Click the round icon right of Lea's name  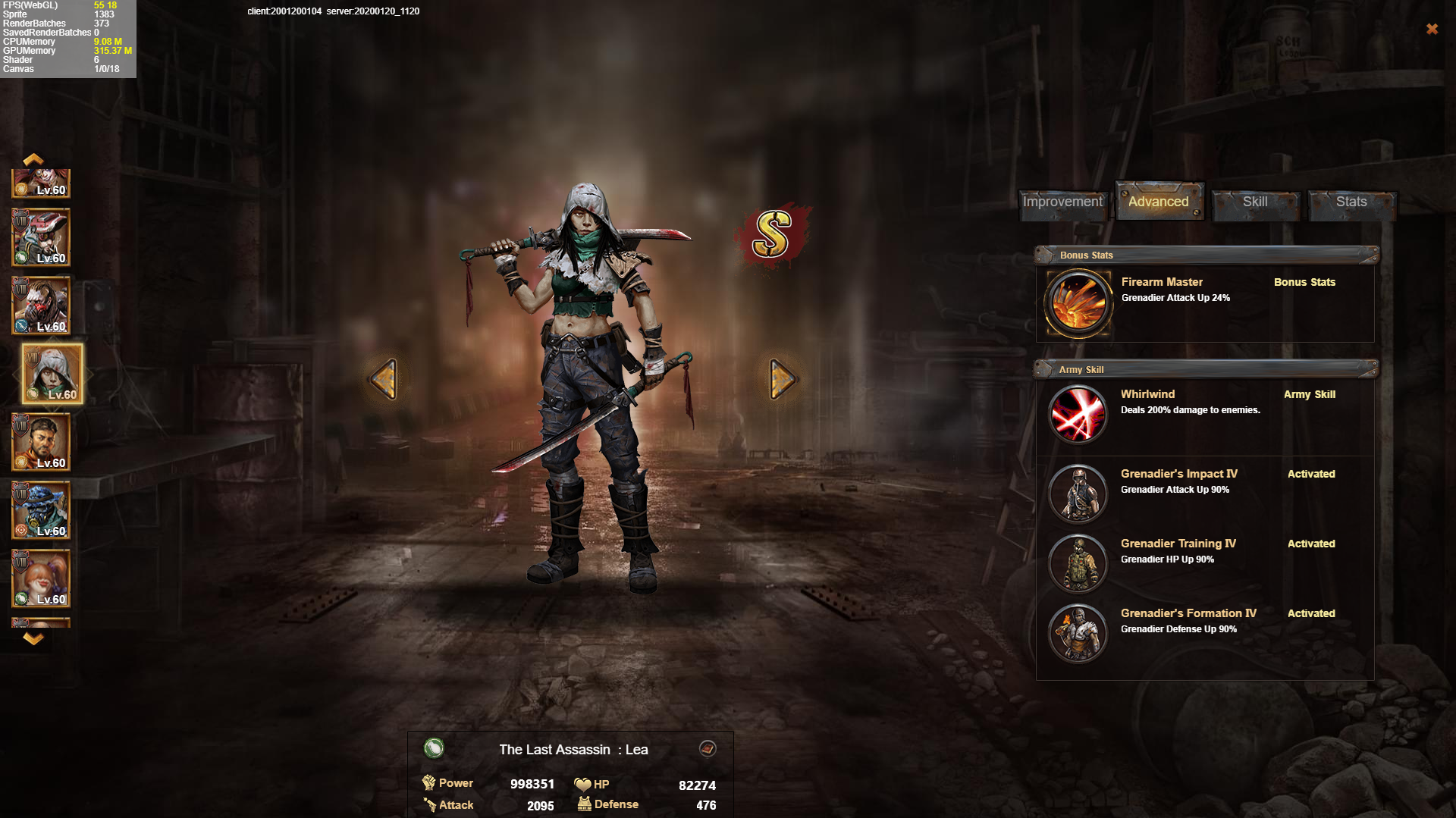707,749
